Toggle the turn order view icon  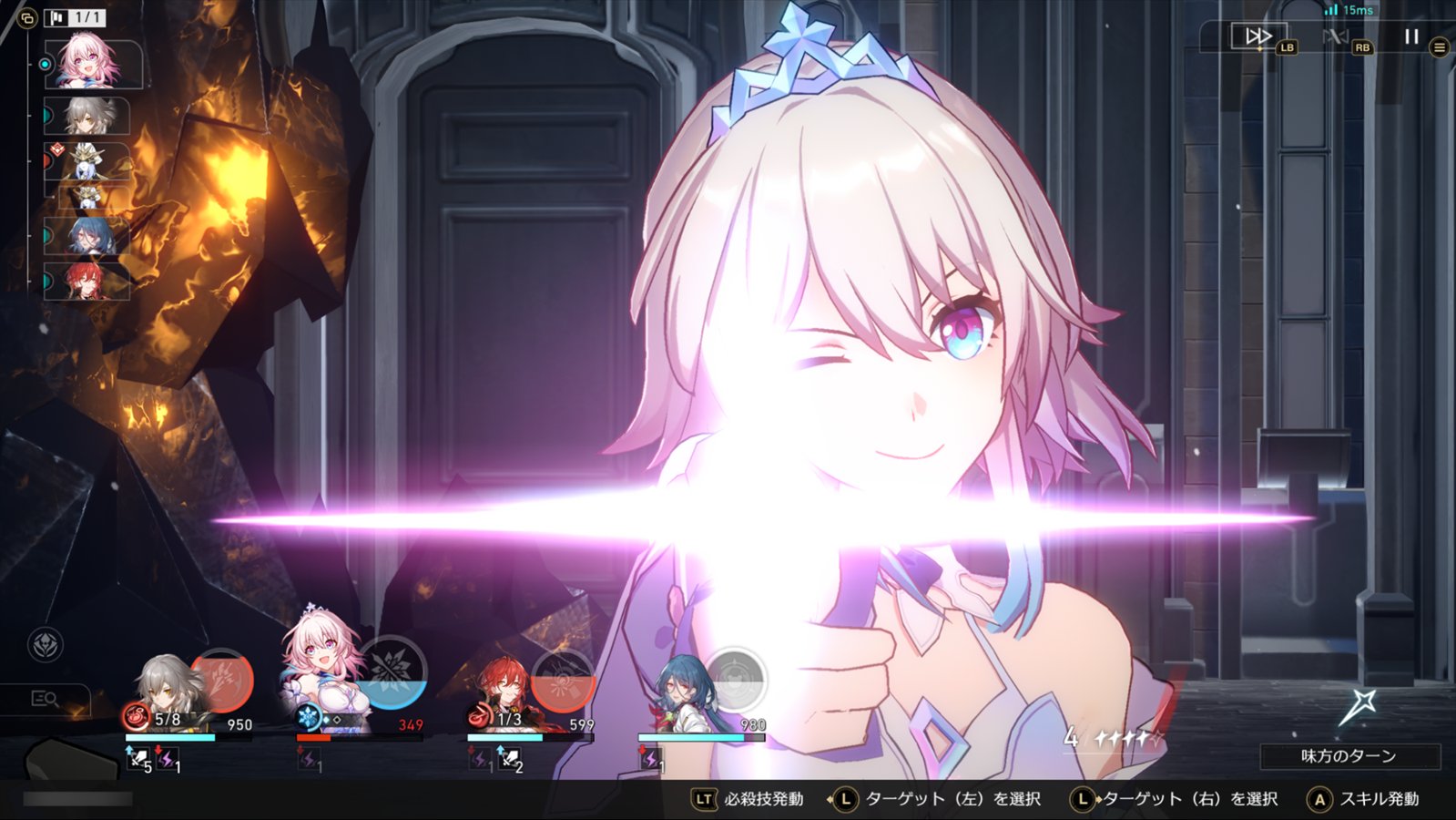tap(26, 17)
